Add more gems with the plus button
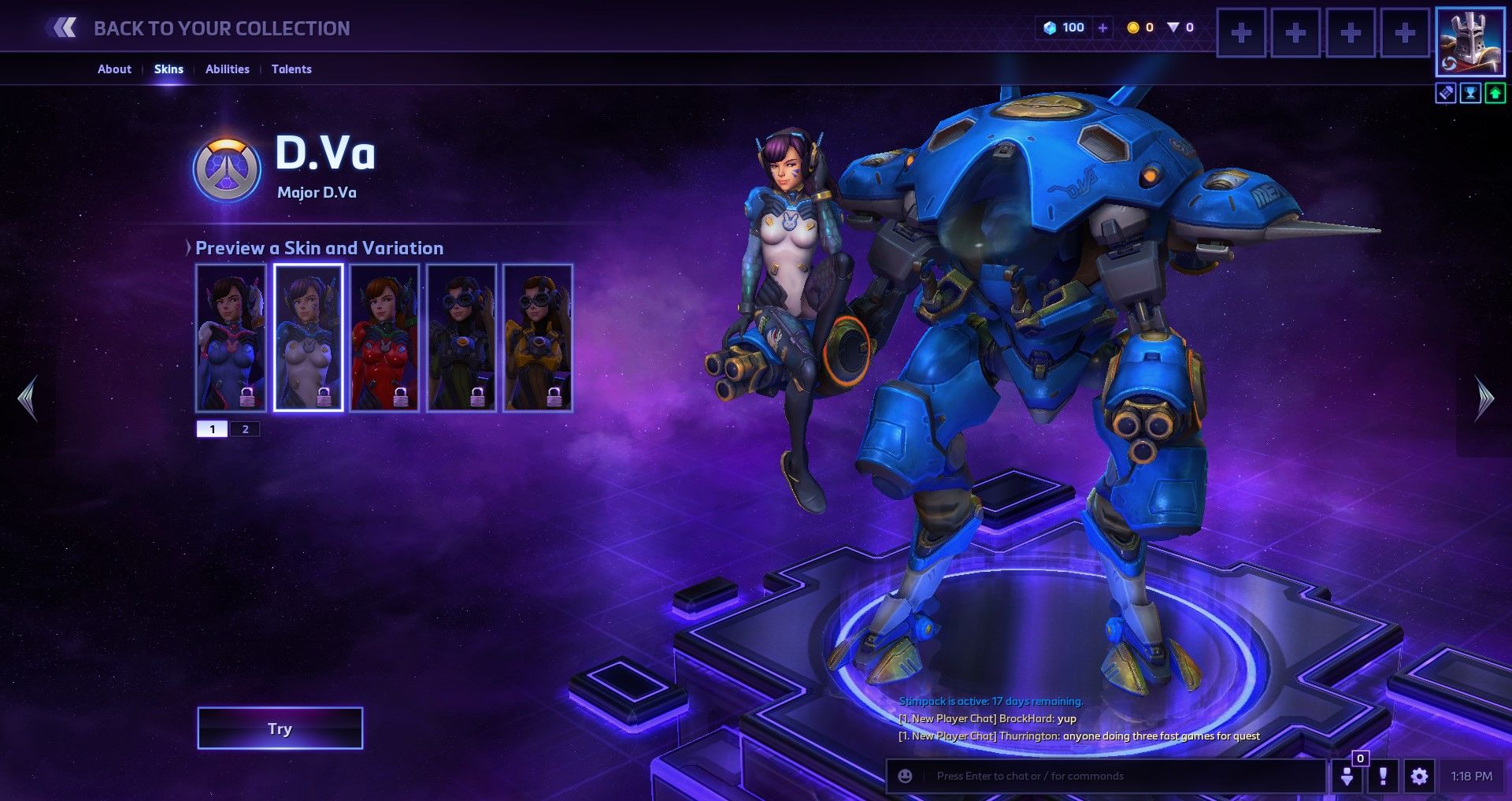 coord(1102,28)
